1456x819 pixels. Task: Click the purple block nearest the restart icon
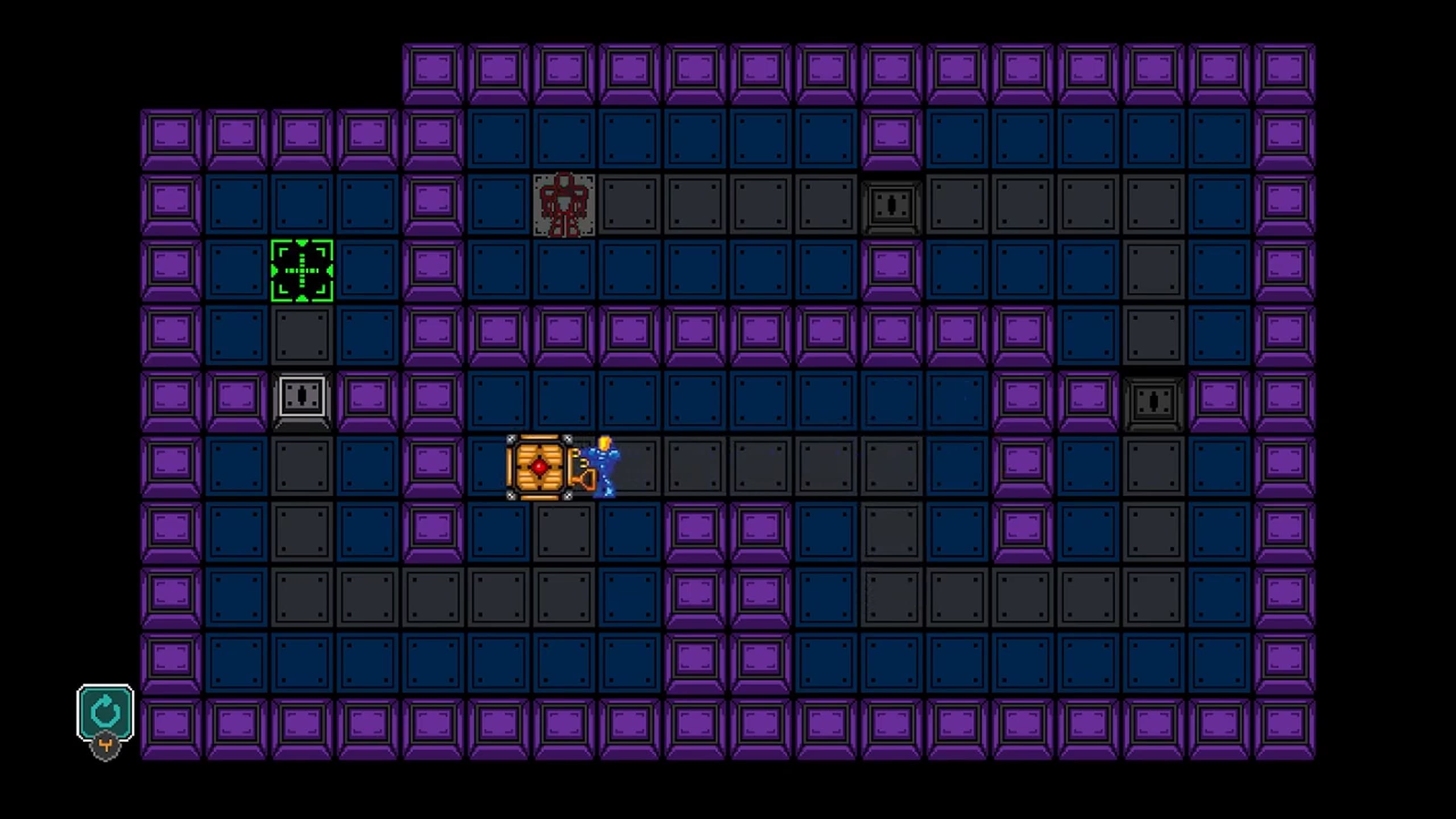click(x=171, y=725)
